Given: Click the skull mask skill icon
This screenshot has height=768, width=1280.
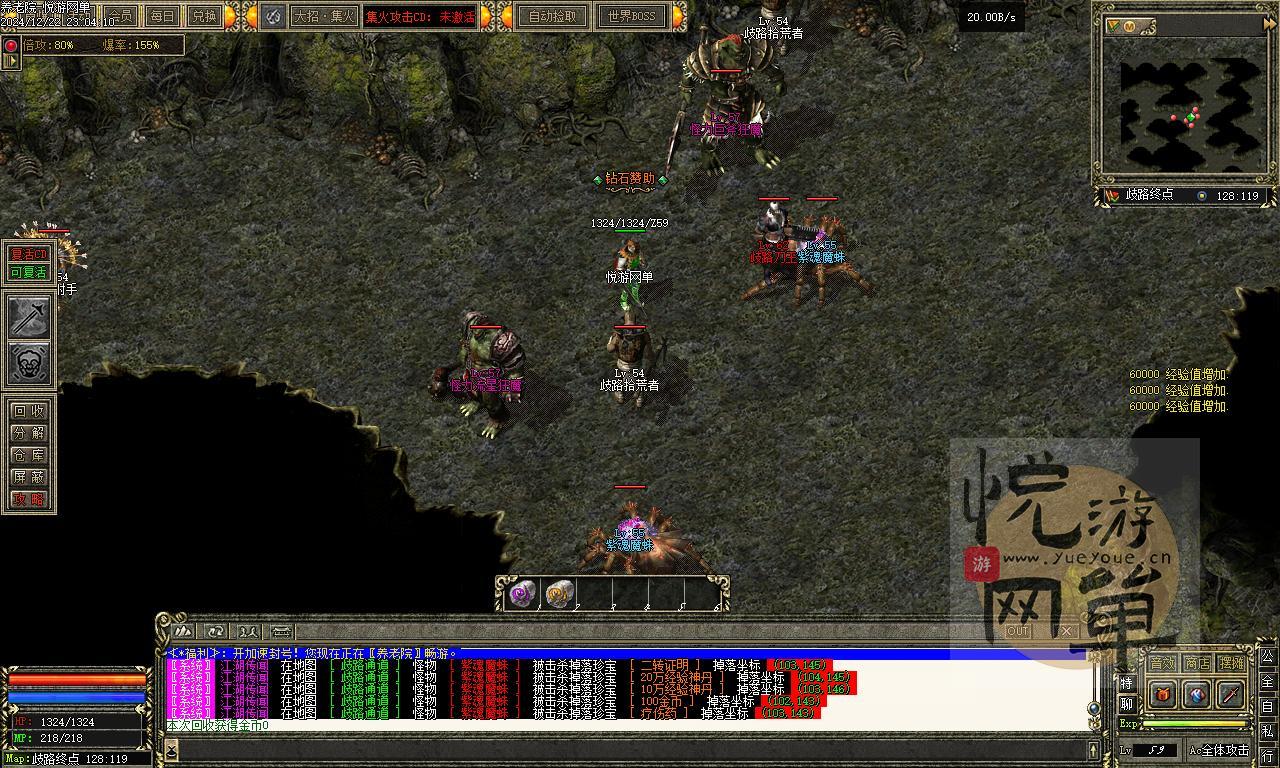Looking at the screenshot, I should pos(29,363).
